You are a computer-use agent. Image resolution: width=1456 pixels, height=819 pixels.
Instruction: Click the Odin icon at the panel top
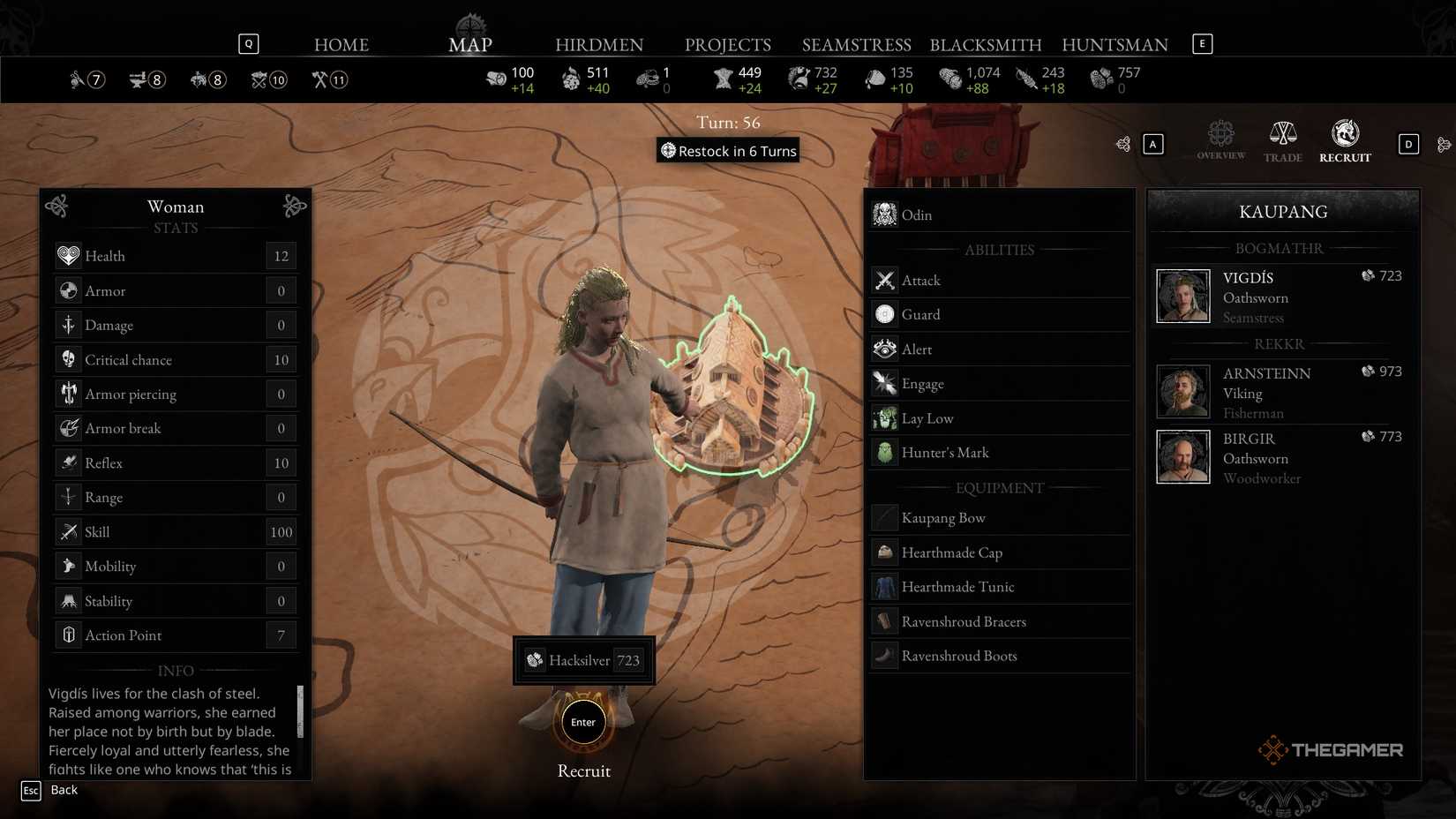pos(883,214)
